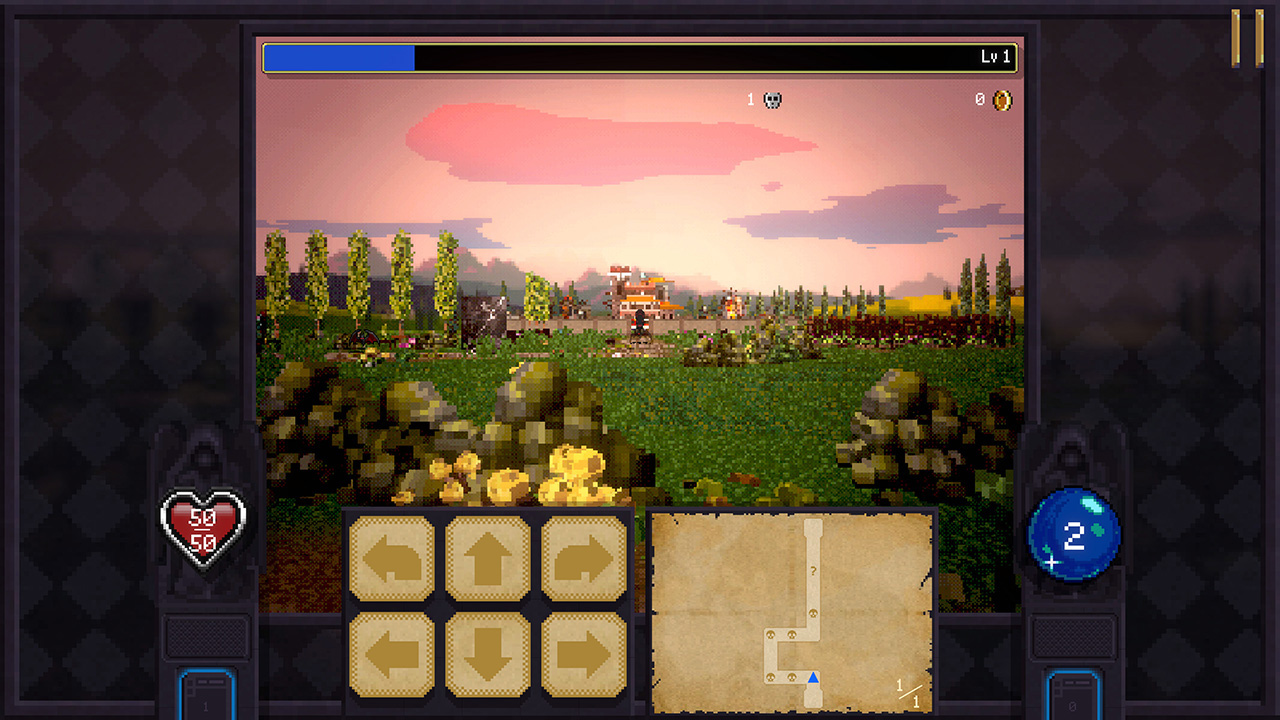Click the question mark marker on the map
Image resolution: width=1280 pixels, height=720 pixels.
813,570
